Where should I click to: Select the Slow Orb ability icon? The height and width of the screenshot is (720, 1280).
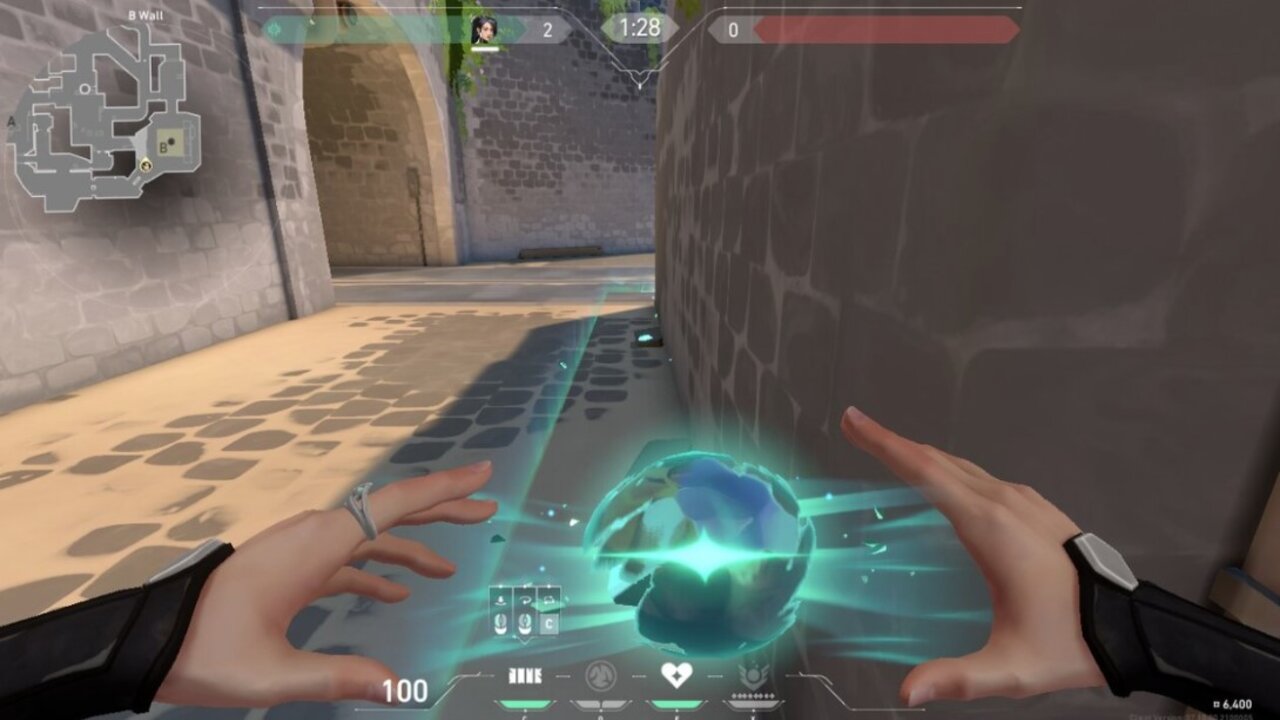[x=600, y=675]
